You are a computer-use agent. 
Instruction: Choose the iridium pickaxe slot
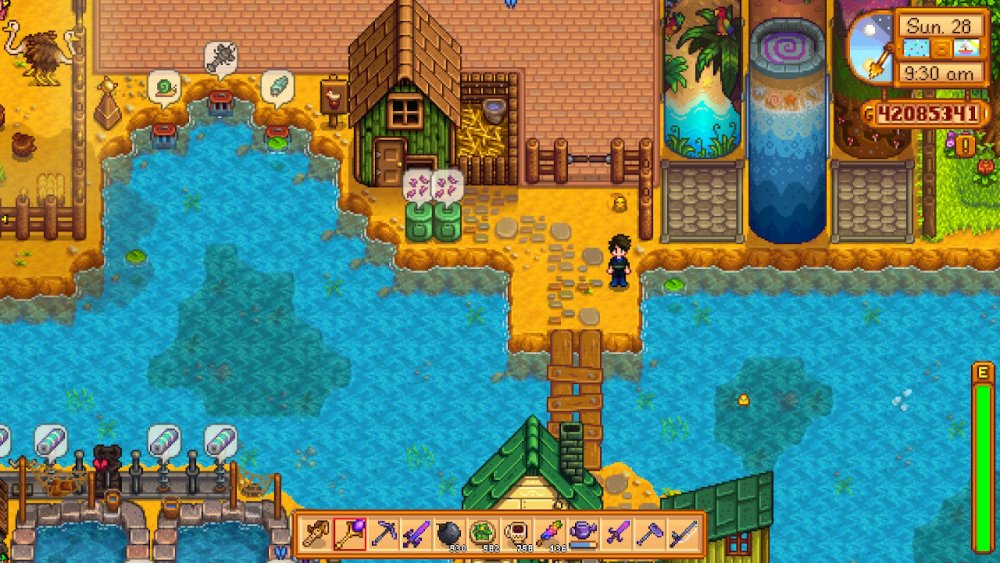pos(384,534)
